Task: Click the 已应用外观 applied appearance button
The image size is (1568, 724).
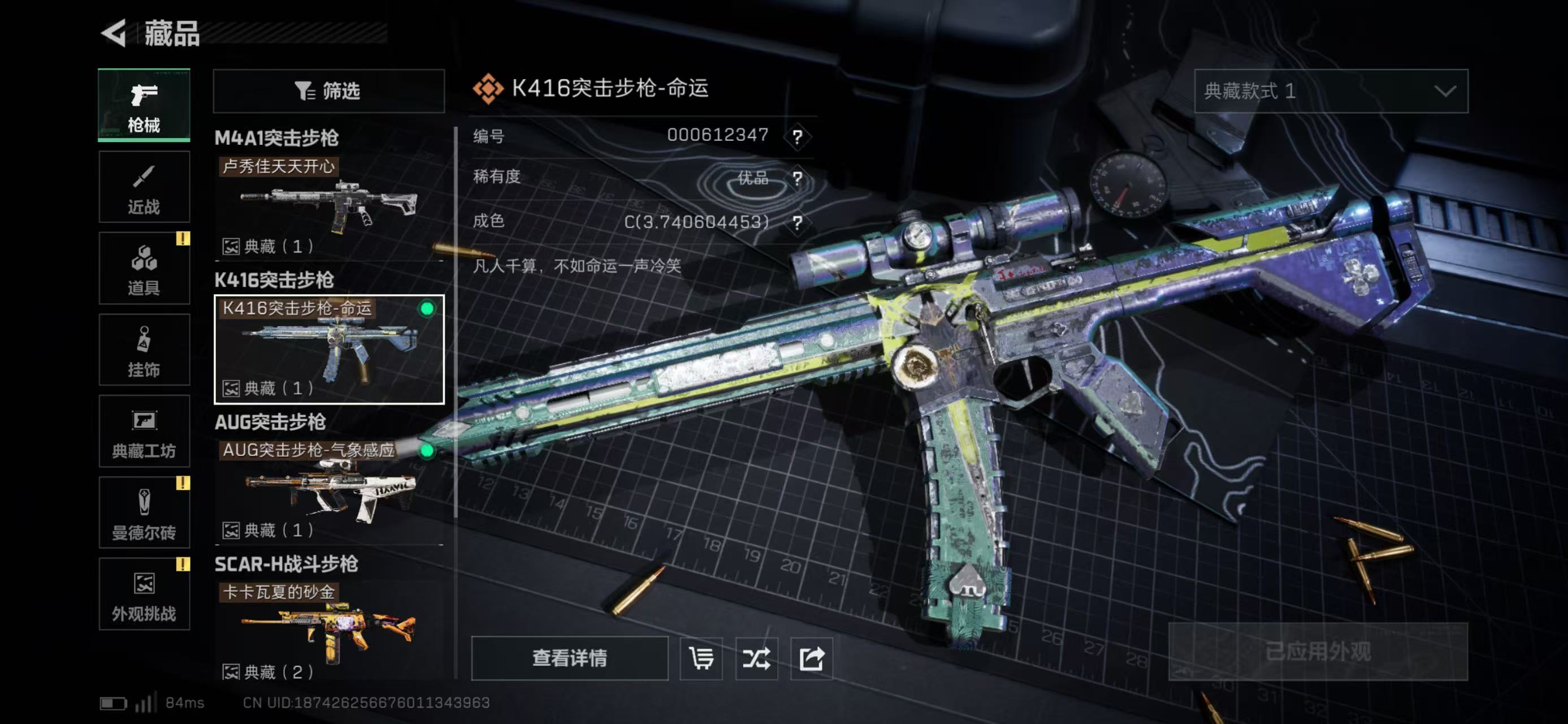Action: [1318, 652]
